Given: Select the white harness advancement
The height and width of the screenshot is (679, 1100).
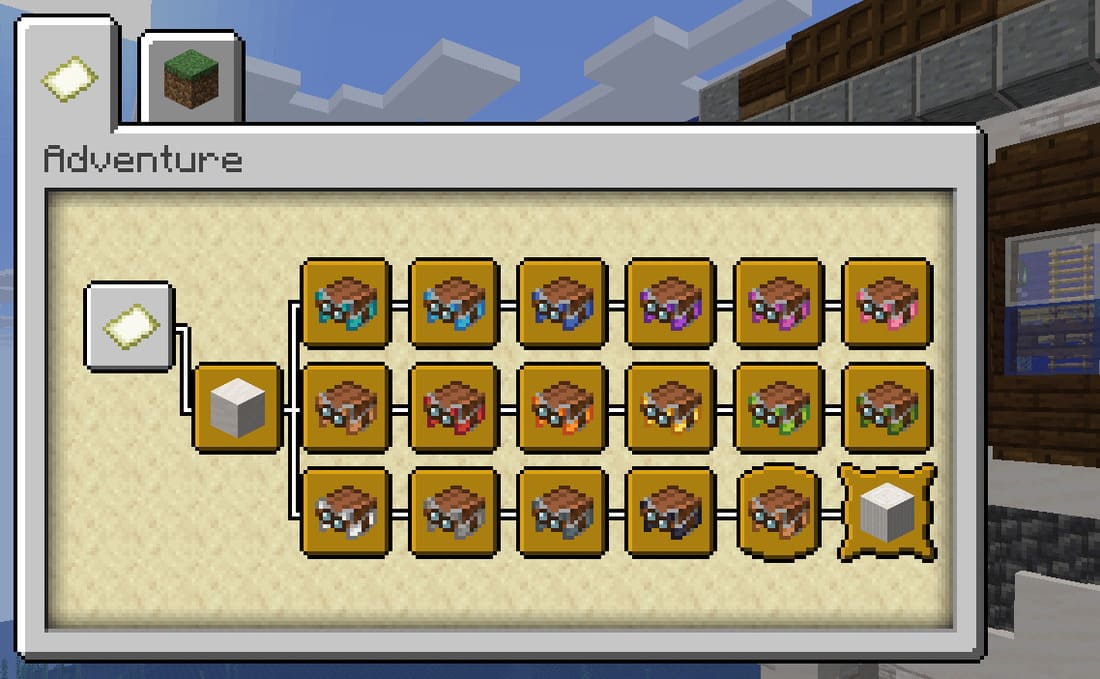Looking at the screenshot, I should click(345, 512).
